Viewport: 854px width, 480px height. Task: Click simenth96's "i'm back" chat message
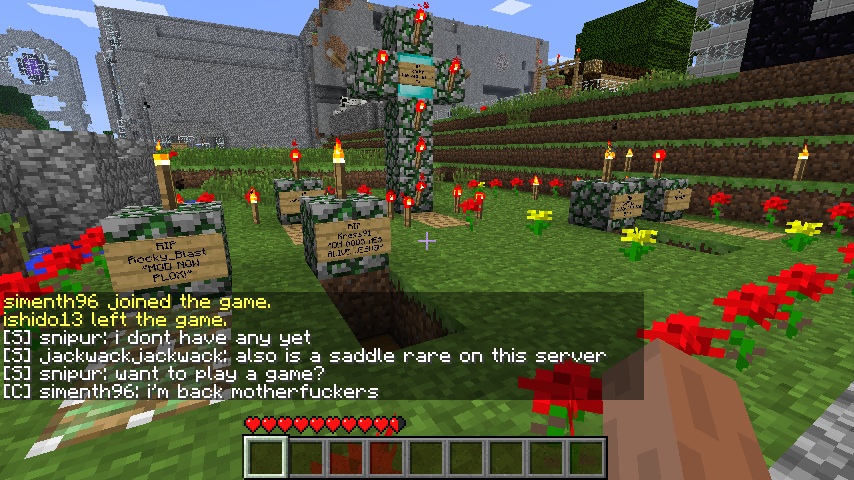[190, 391]
